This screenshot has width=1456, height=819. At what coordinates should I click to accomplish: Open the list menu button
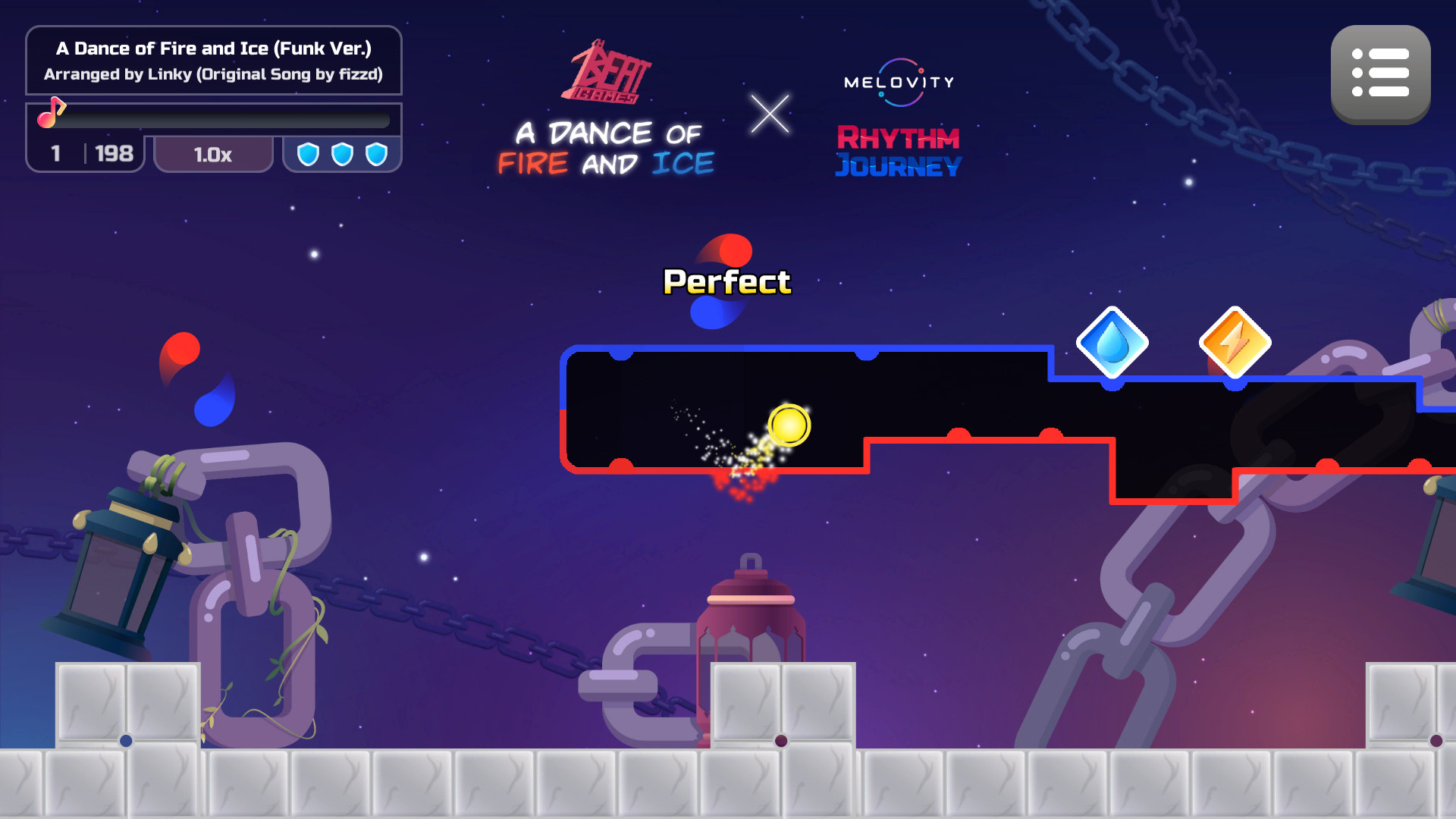coord(1380,74)
